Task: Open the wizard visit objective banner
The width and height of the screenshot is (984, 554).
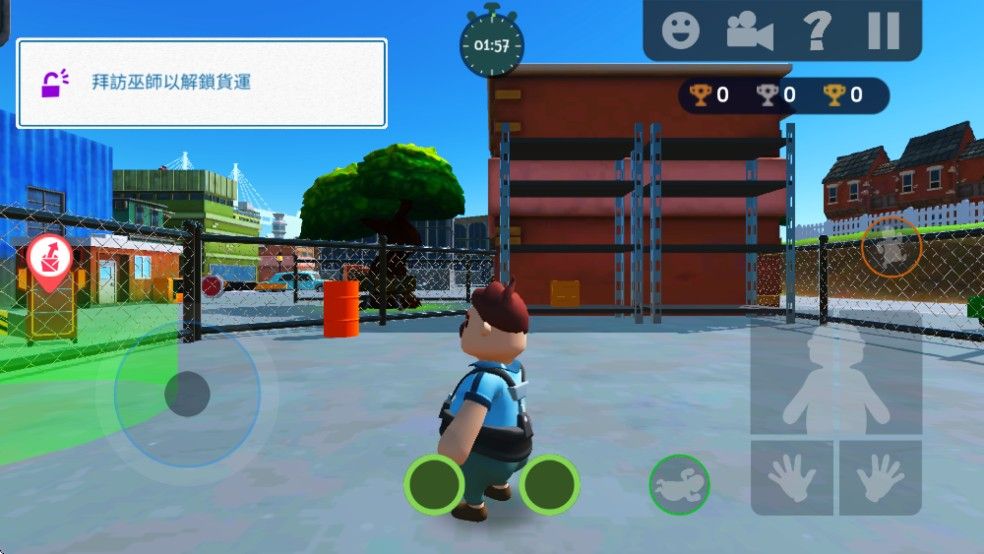Action: (201, 83)
